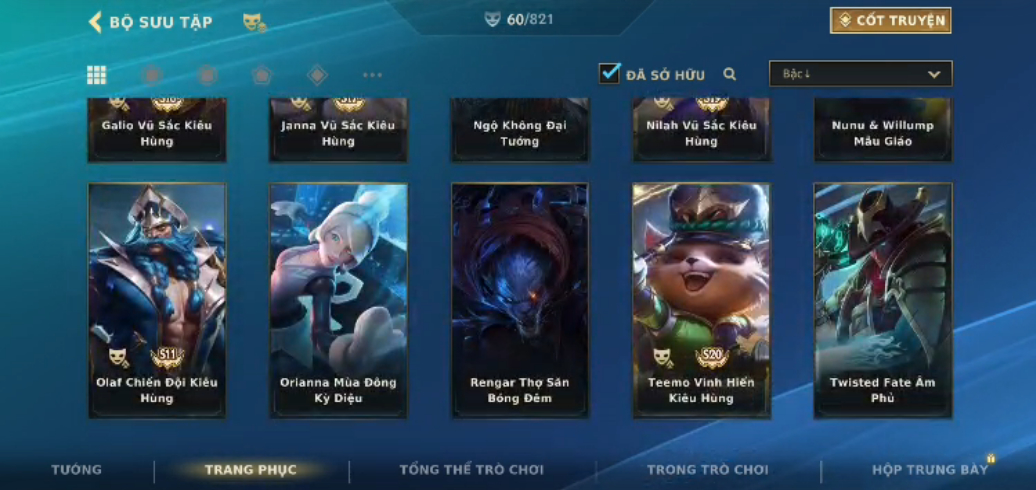This screenshot has width=1036, height=490.
Task: Open the Bậc sort dropdown
Action: click(x=860, y=74)
